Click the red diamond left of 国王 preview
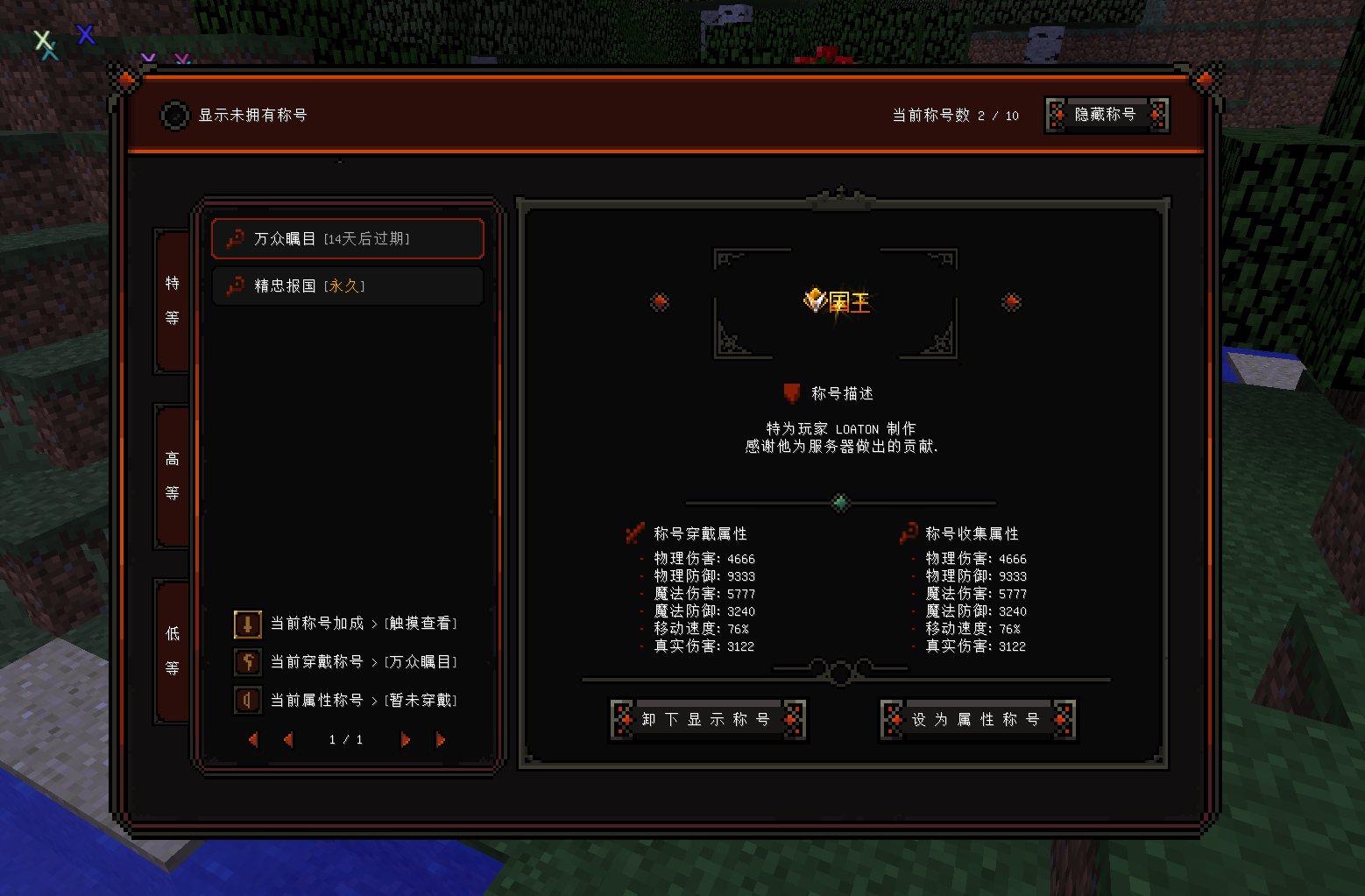The height and width of the screenshot is (896, 1365). click(x=660, y=302)
